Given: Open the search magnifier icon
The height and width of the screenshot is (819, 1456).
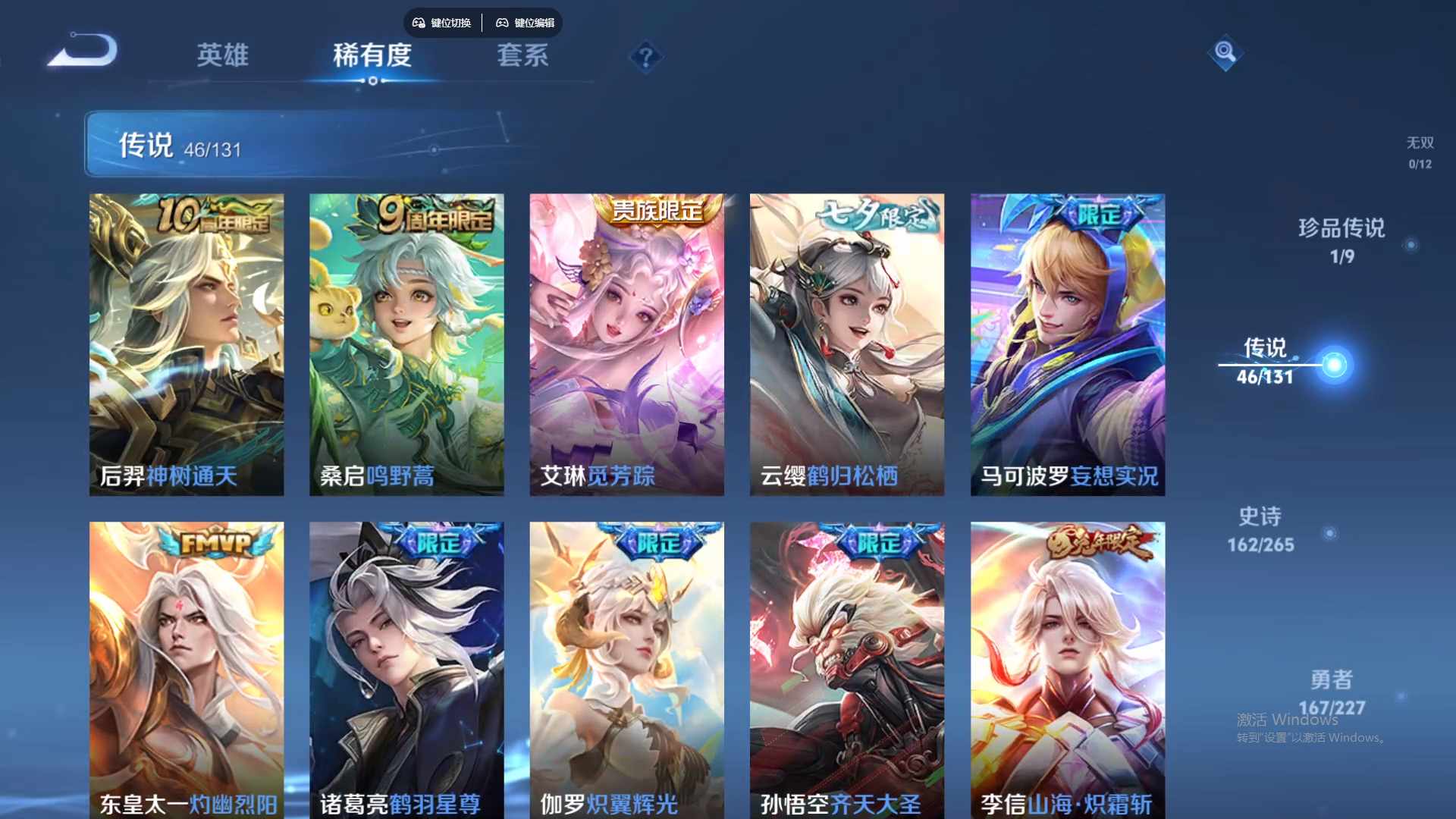Looking at the screenshot, I should click(1225, 53).
